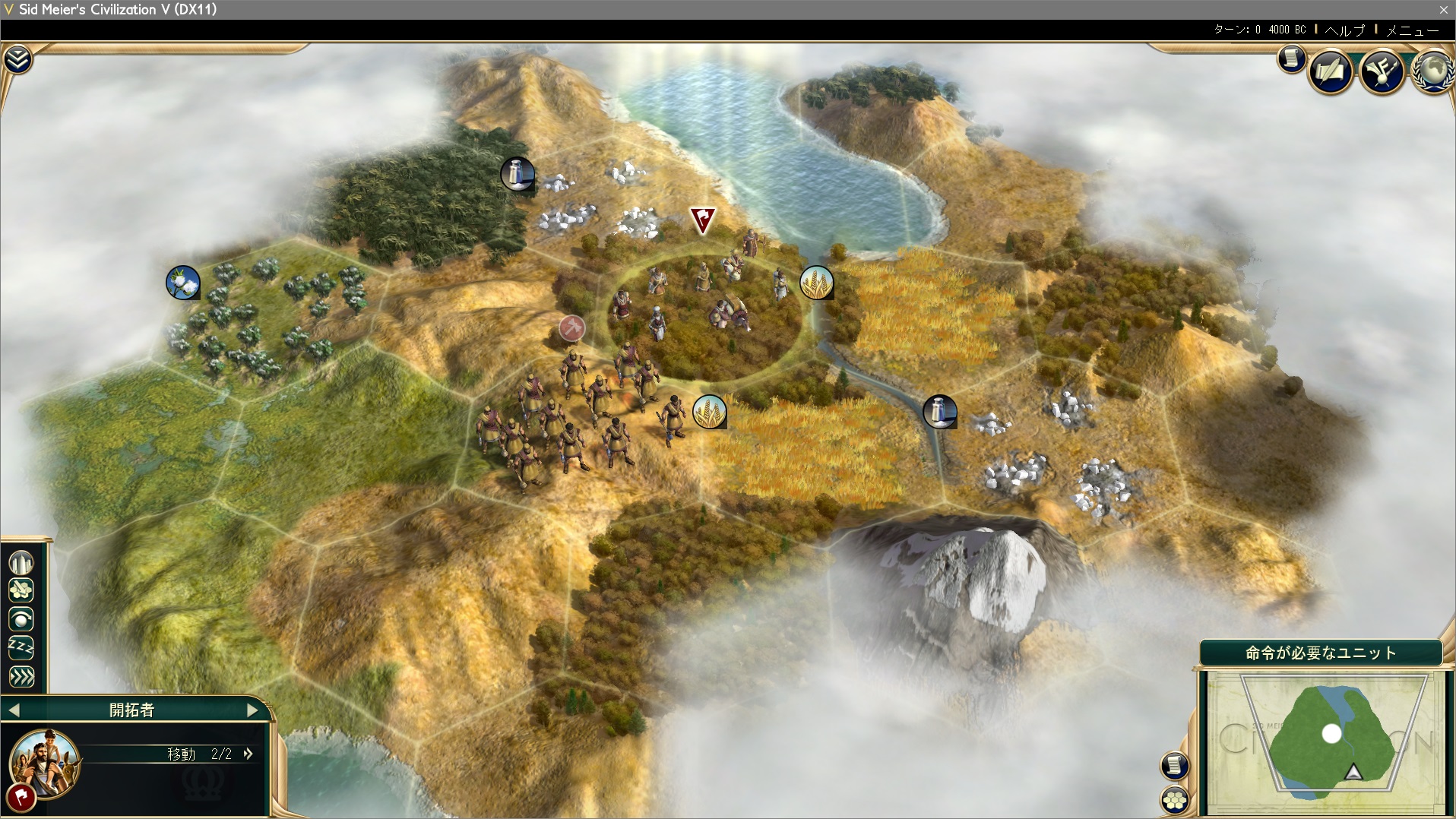Image resolution: width=1456 pixels, height=819 pixels.
Task: Open the ヘルプ help menu
Action: tap(1345, 30)
